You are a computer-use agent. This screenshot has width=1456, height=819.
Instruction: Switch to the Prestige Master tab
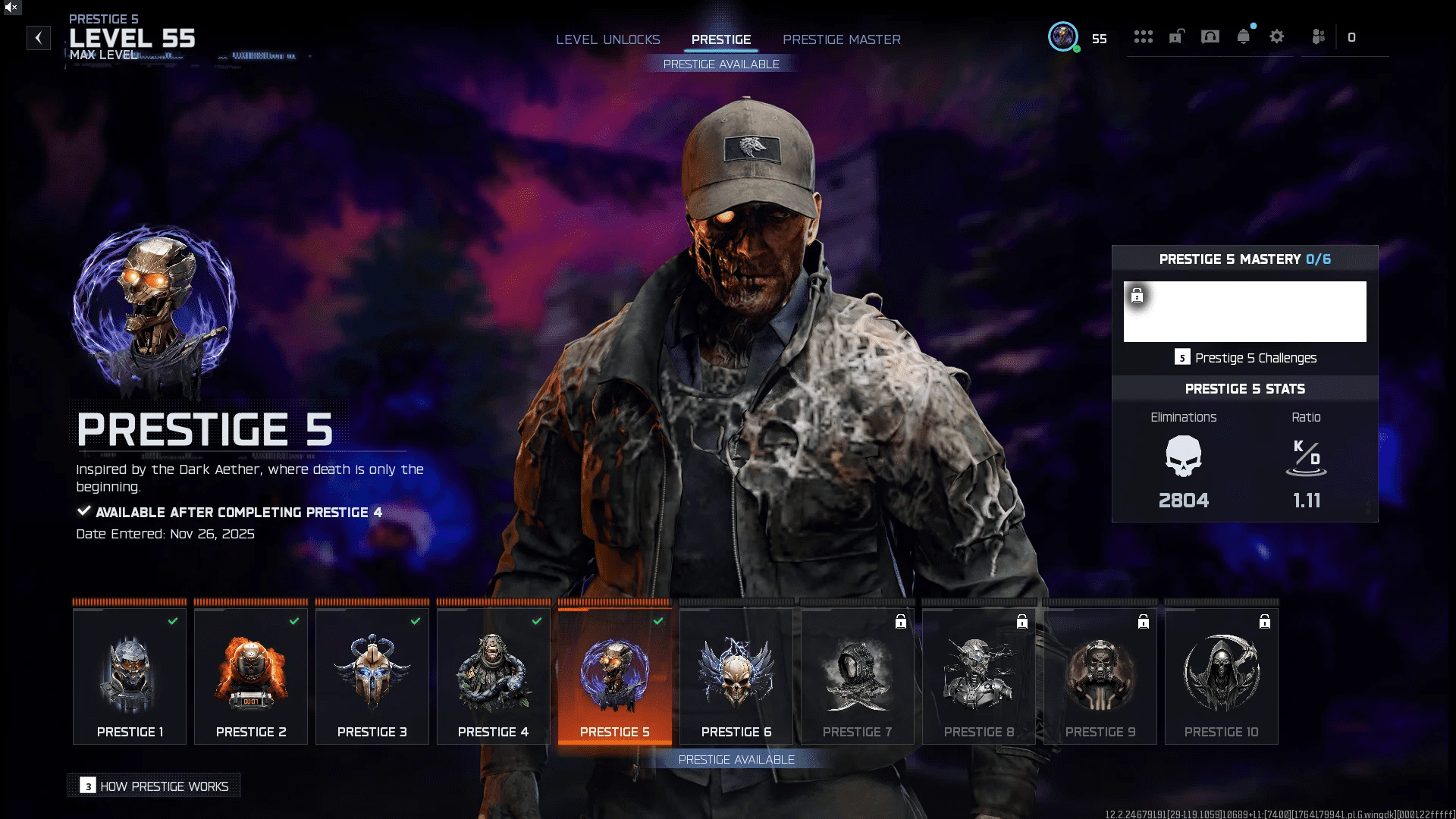point(842,39)
